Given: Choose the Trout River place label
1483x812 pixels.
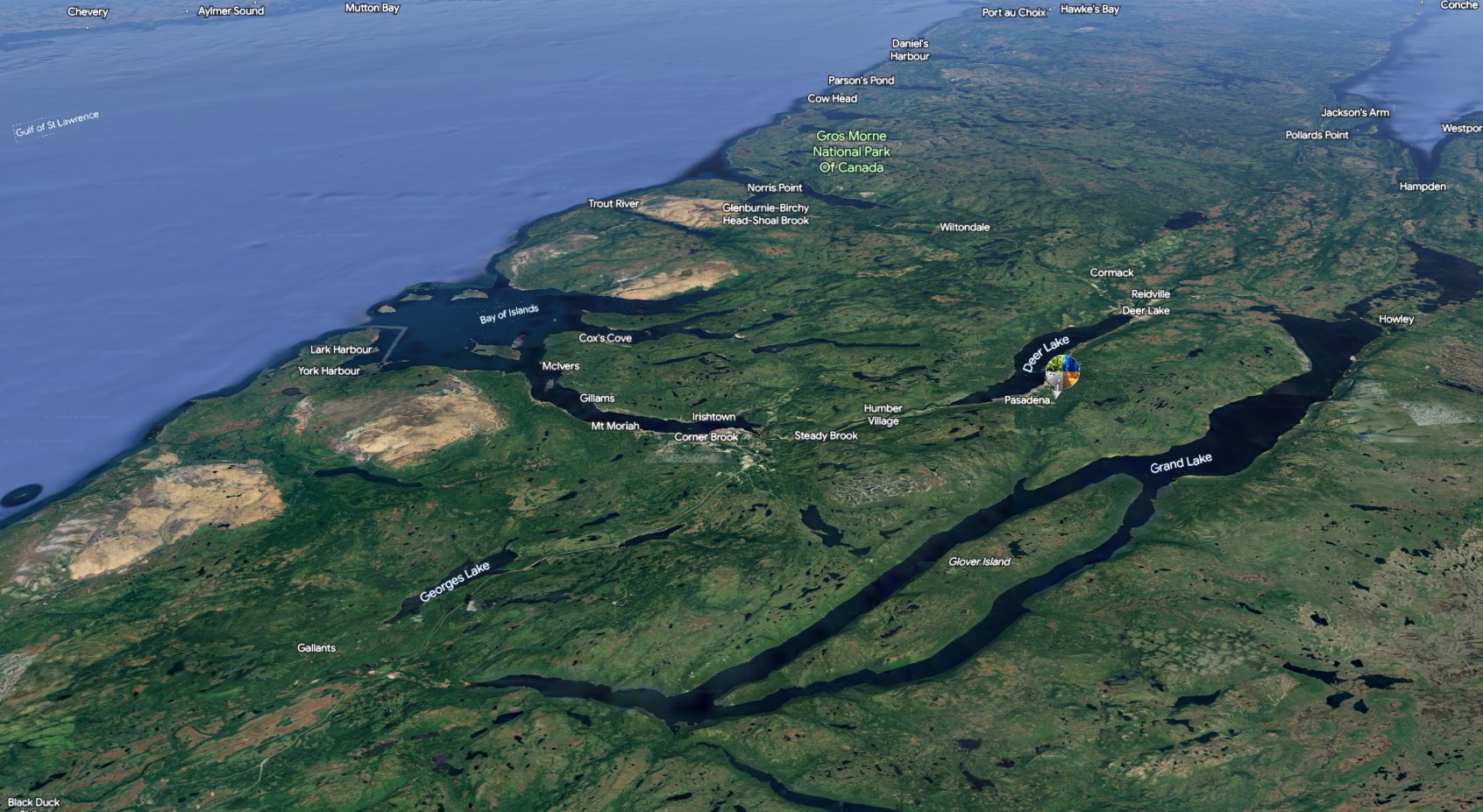Looking at the screenshot, I should tap(614, 204).
